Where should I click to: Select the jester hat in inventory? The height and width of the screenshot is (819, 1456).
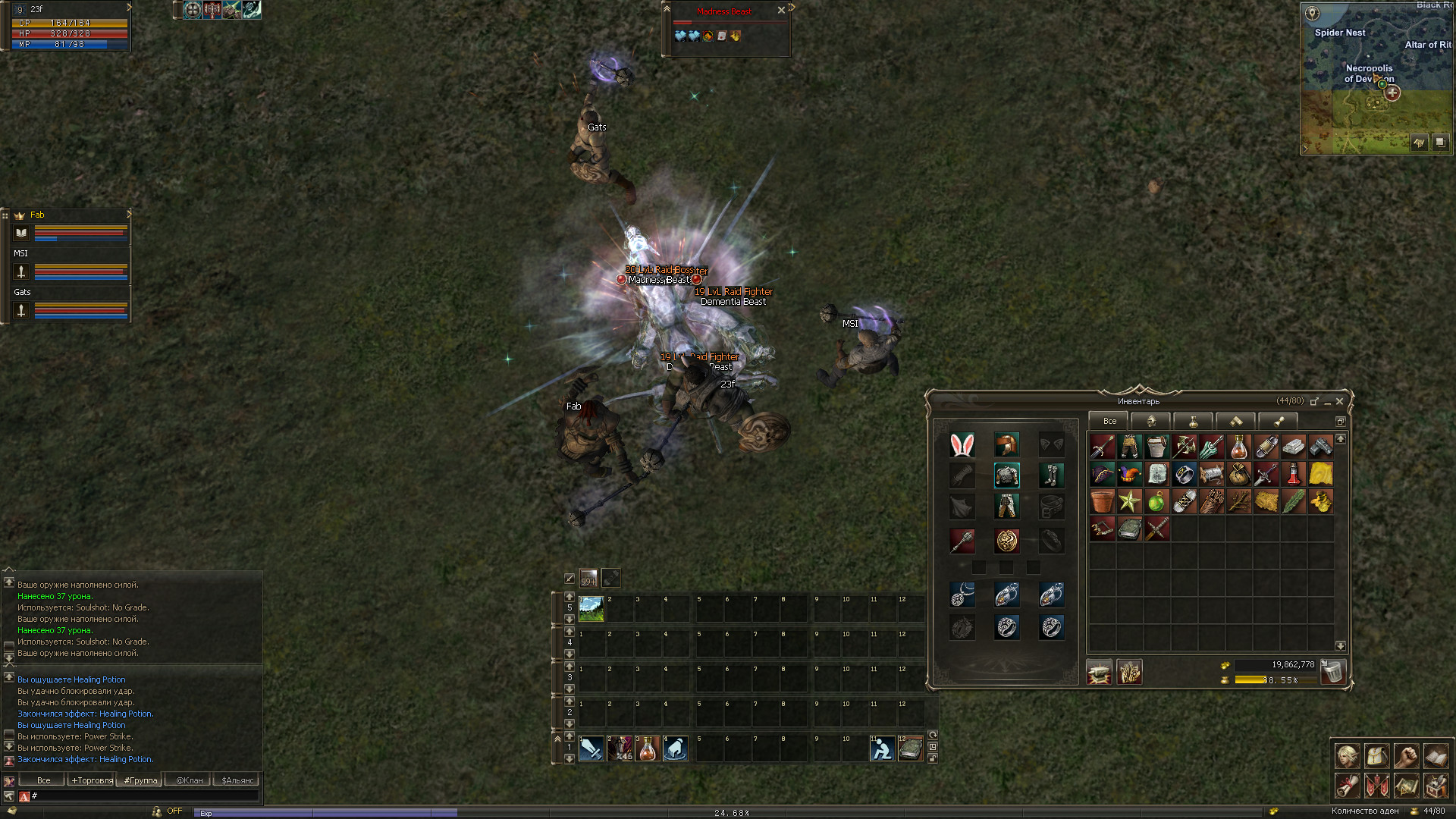[x=1129, y=475]
